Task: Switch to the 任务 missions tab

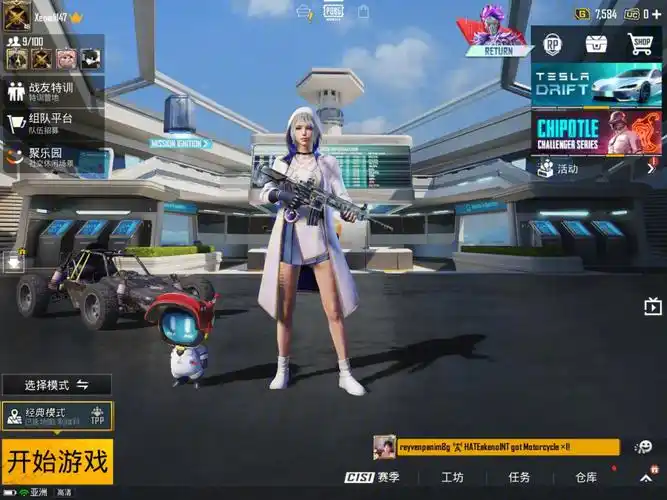Action: pos(519,478)
